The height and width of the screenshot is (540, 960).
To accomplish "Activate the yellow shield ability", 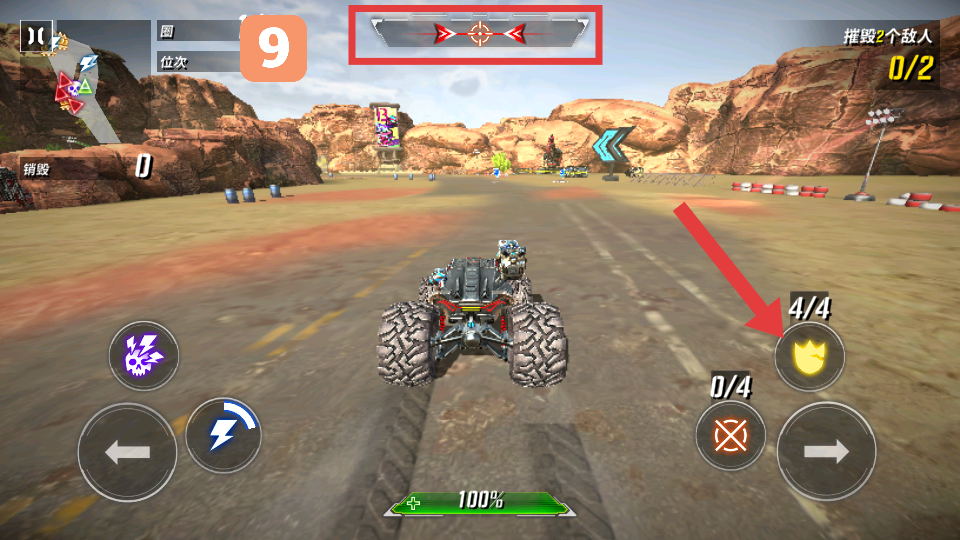I will click(808, 357).
